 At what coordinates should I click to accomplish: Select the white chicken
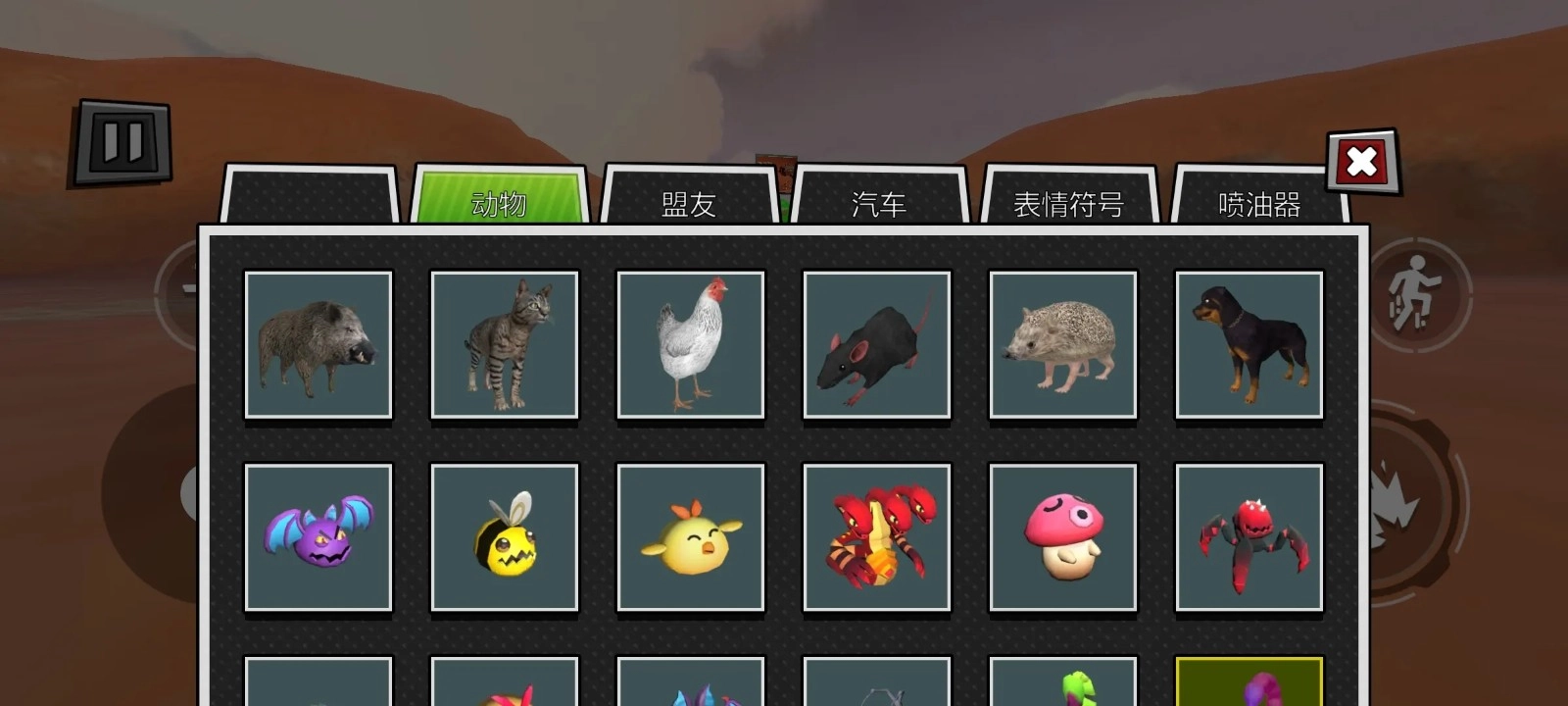(x=689, y=345)
